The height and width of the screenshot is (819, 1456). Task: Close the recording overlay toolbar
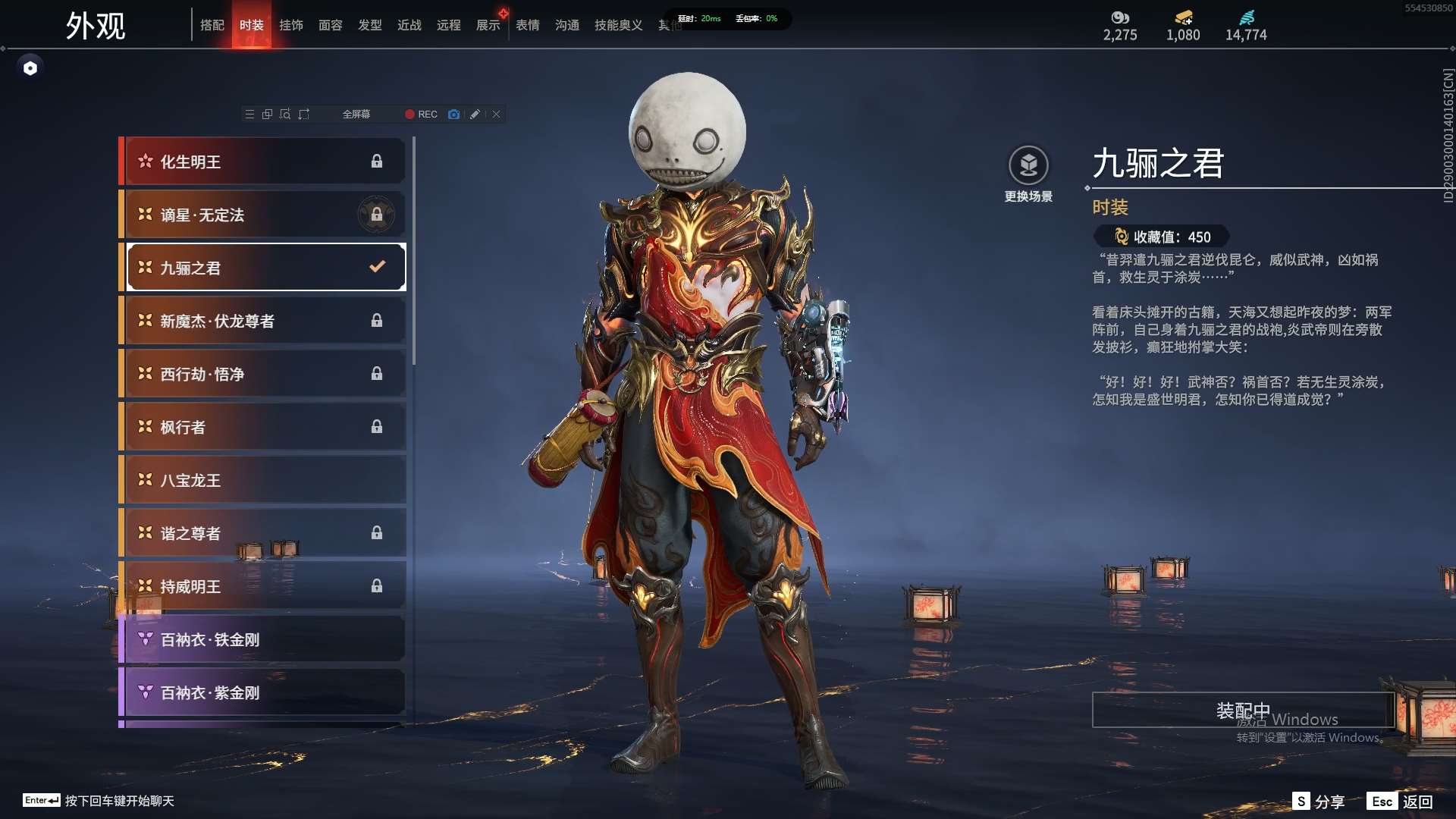click(497, 115)
